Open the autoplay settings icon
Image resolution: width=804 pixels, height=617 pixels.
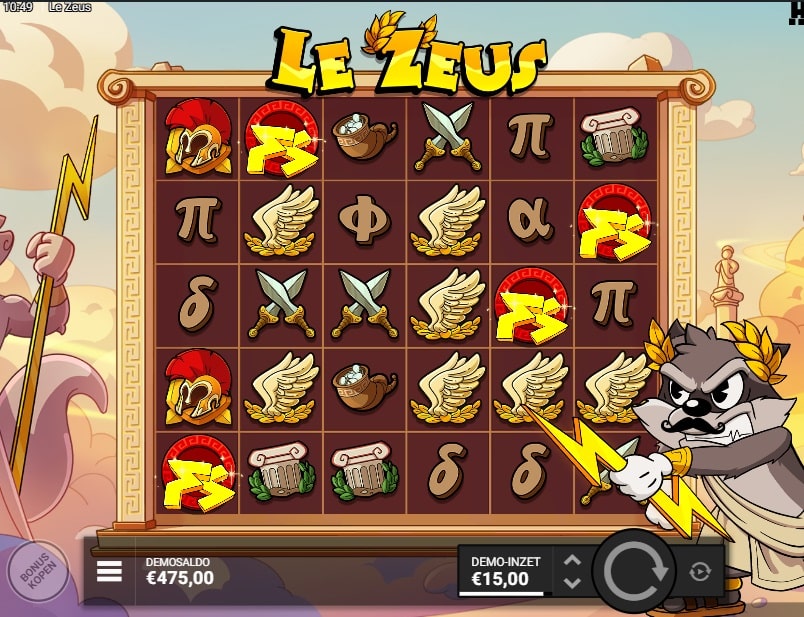click(x=699, y=571)
